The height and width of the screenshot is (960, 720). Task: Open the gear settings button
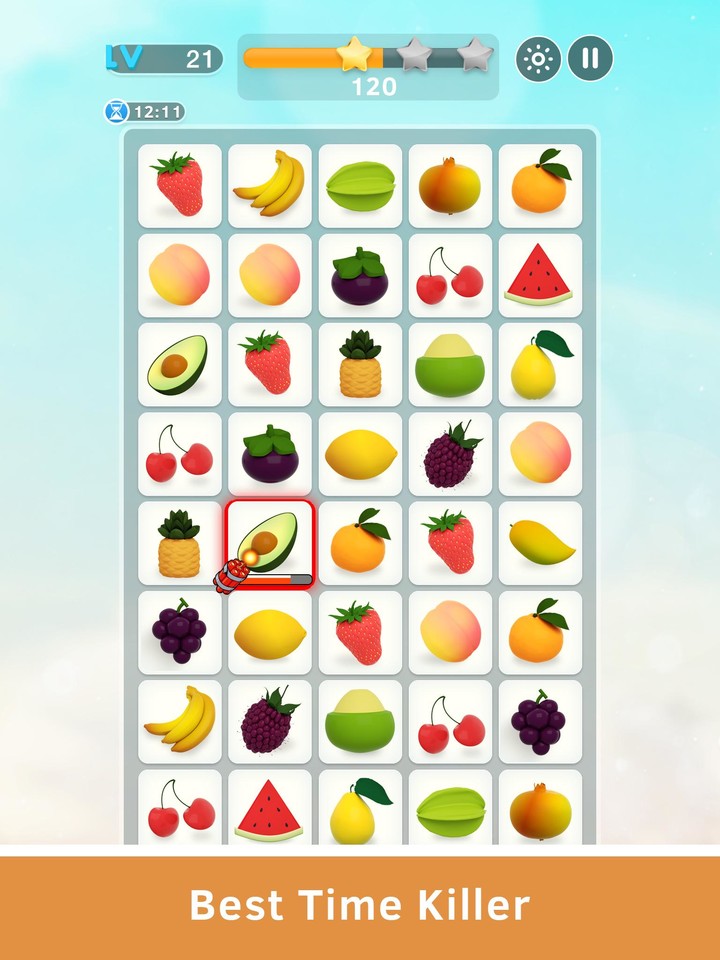(x=538, y=59)
